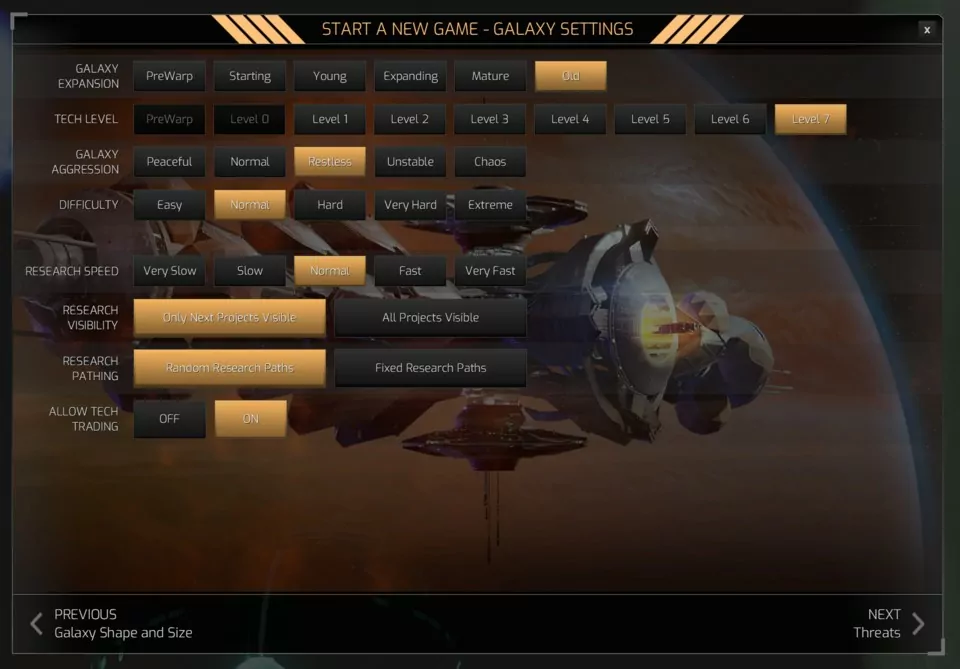
Task: Choose Chaos galaxy aggression
Action: coord(490,162)
